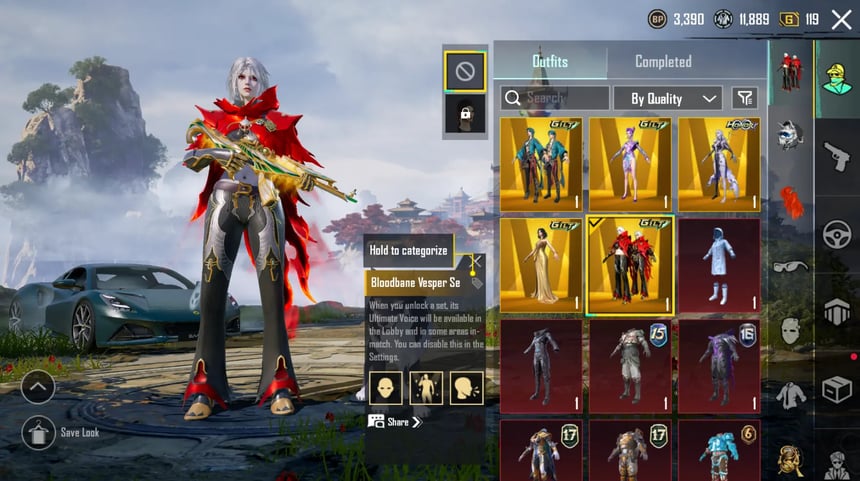Close the Bloodbane Vesper info popup
This screenshot has height=481, width=860.
(477, 261)
